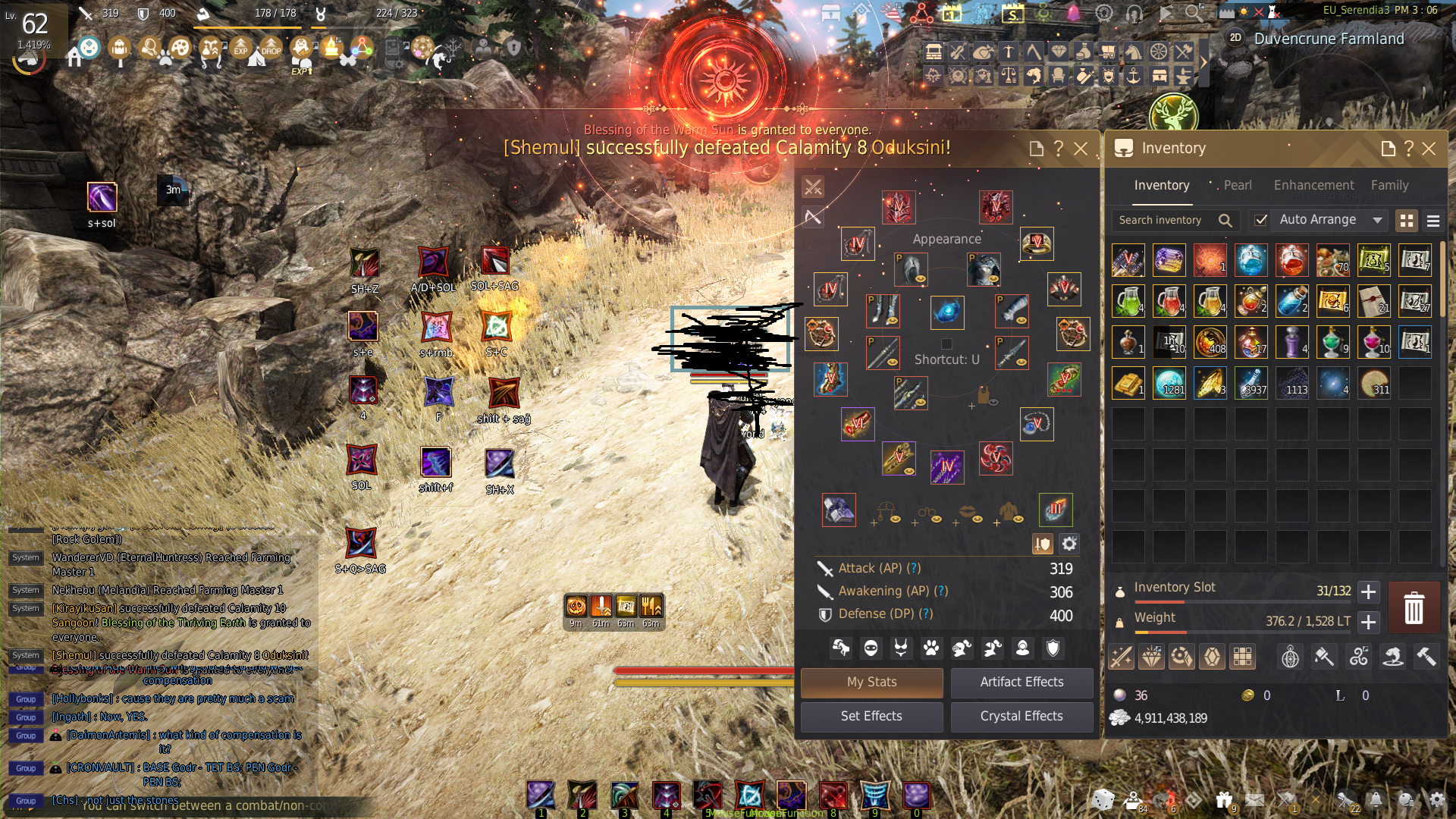Click the Search inventory field
This screenshot has height=819, width=1456.
(1164, 220)
